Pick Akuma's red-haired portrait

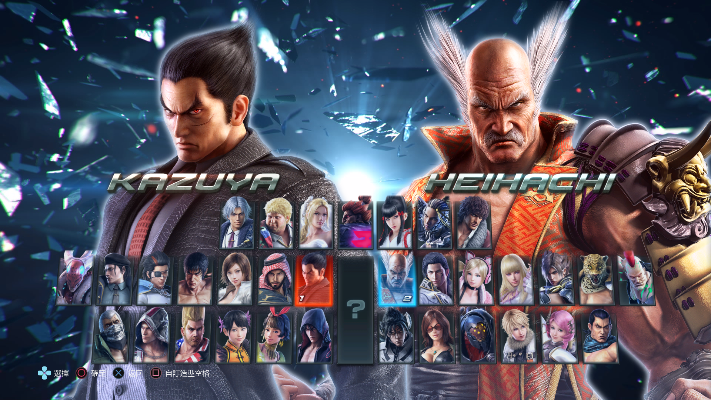[x=355, y=220]
